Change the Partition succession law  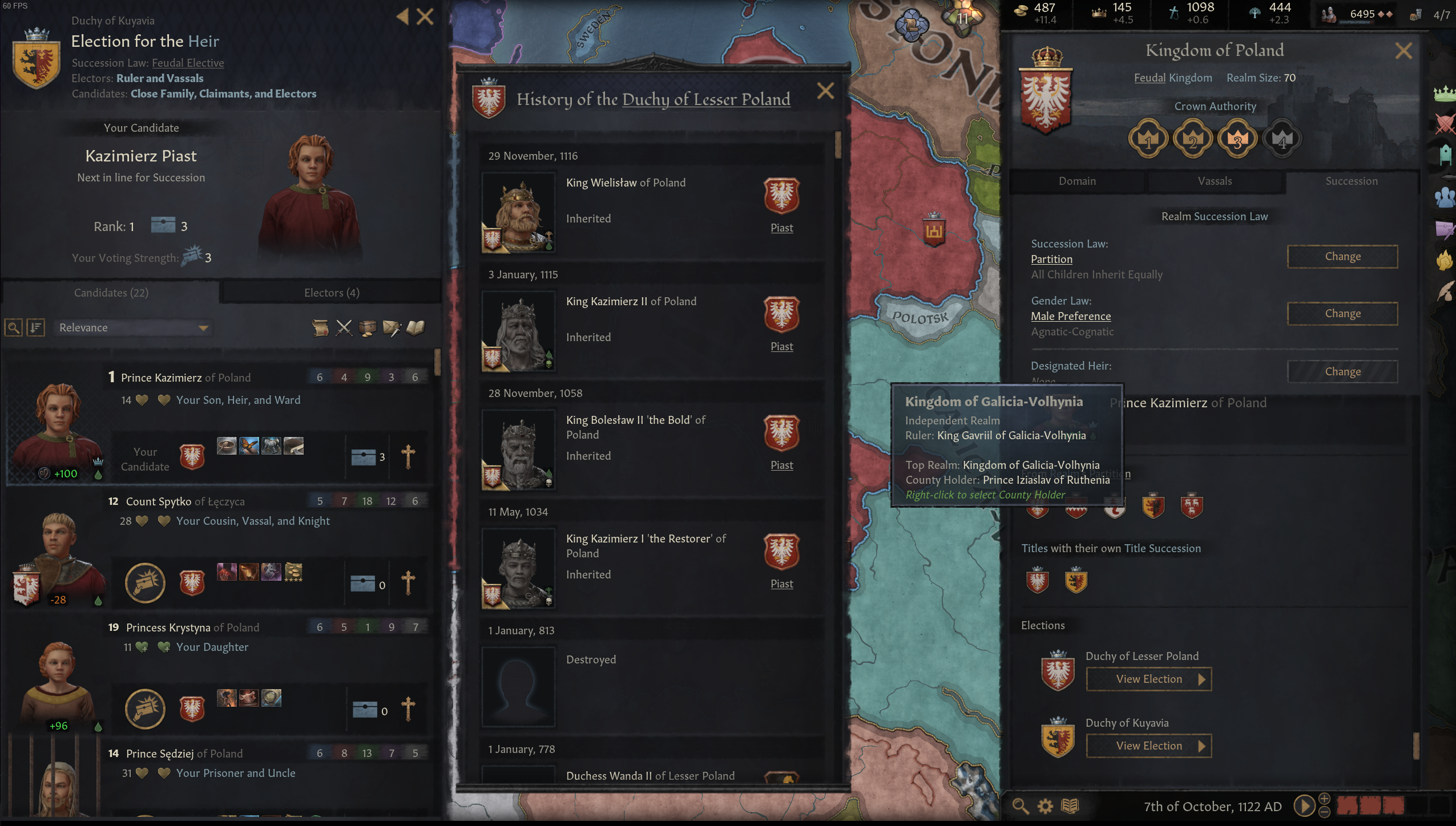(x=1341, y=257)
